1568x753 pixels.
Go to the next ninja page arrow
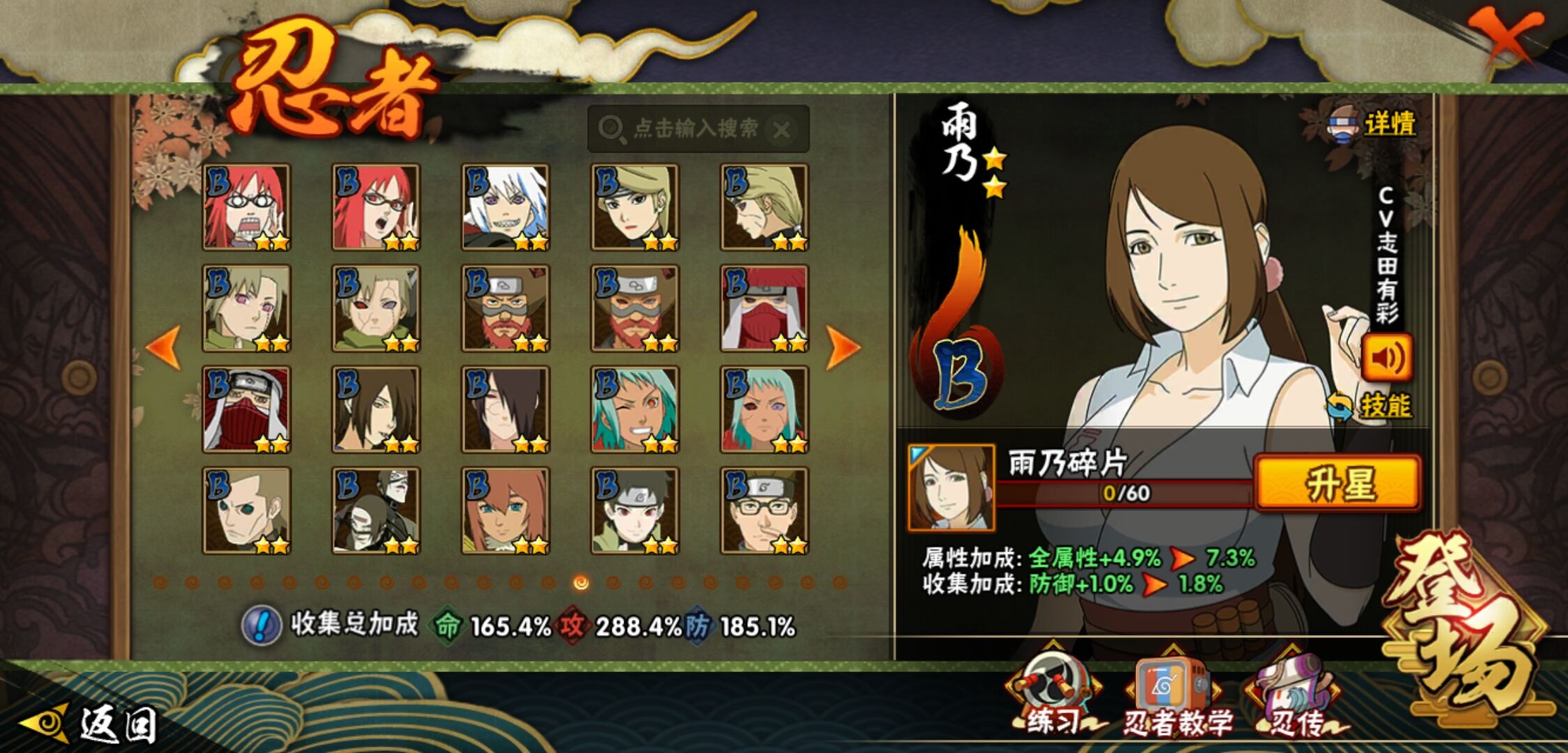842,347
